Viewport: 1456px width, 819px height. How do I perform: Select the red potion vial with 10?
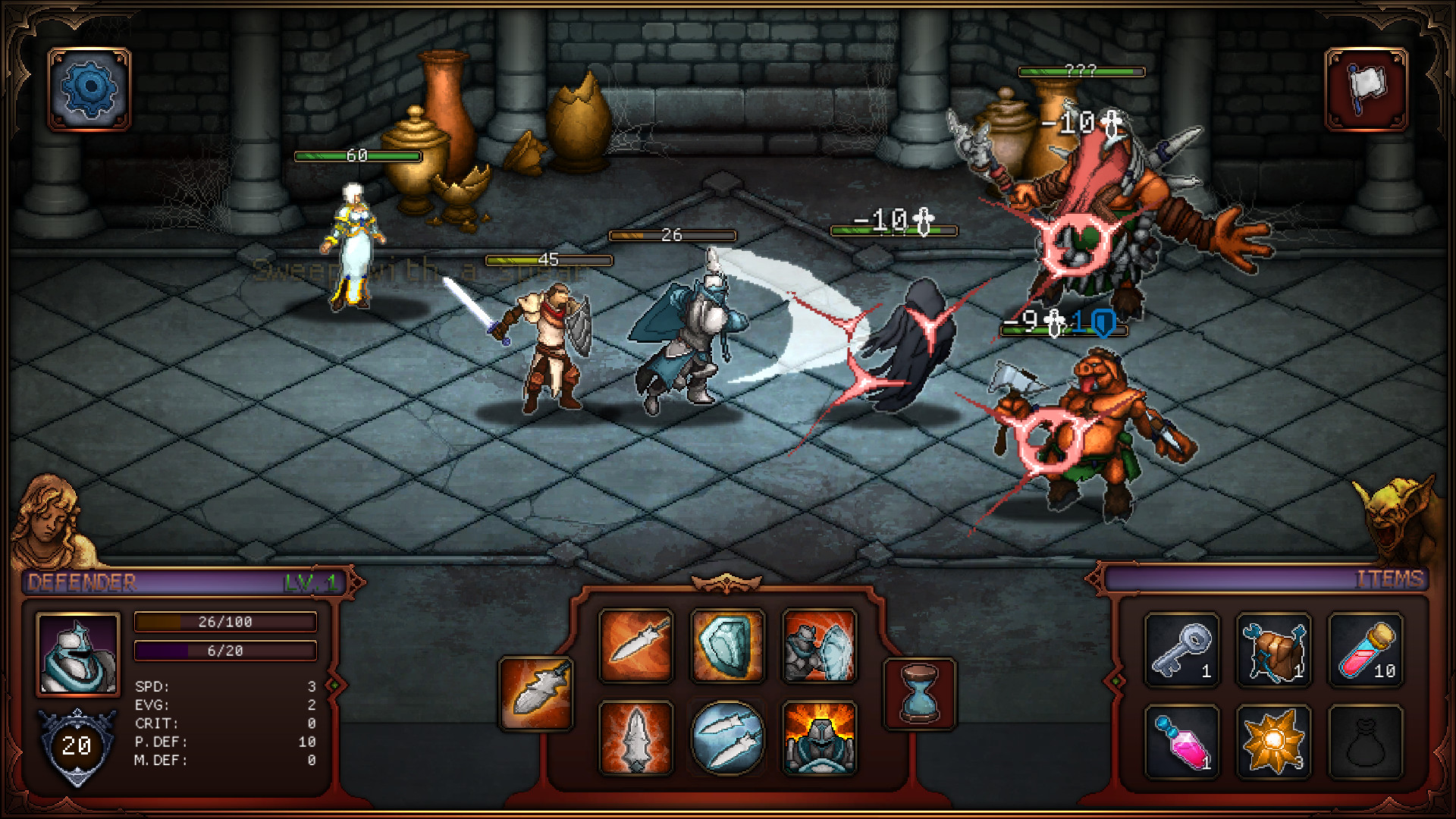[1366, 651]
